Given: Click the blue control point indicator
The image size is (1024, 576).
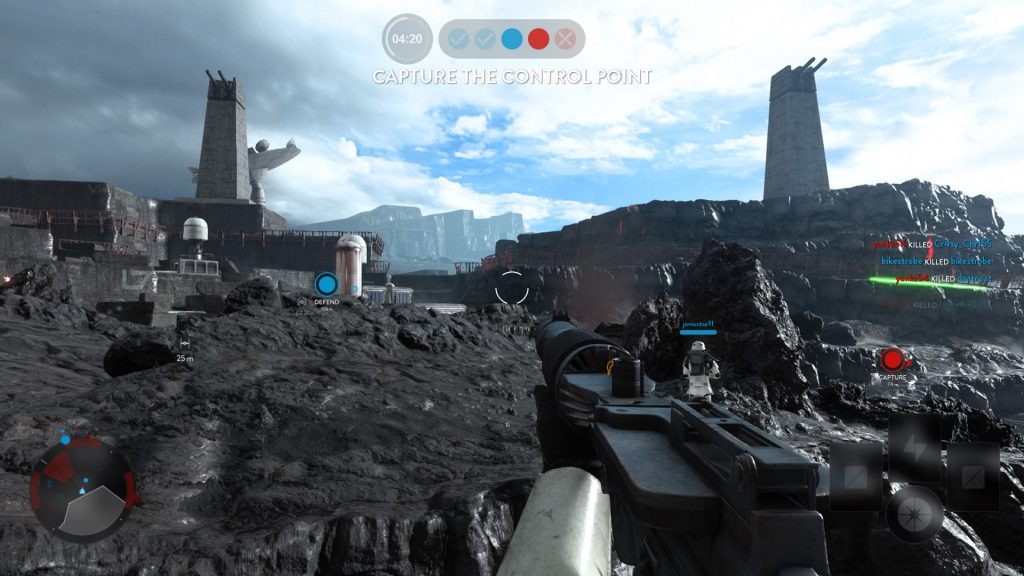Looking at the screenshot, I should pos(512,39).
